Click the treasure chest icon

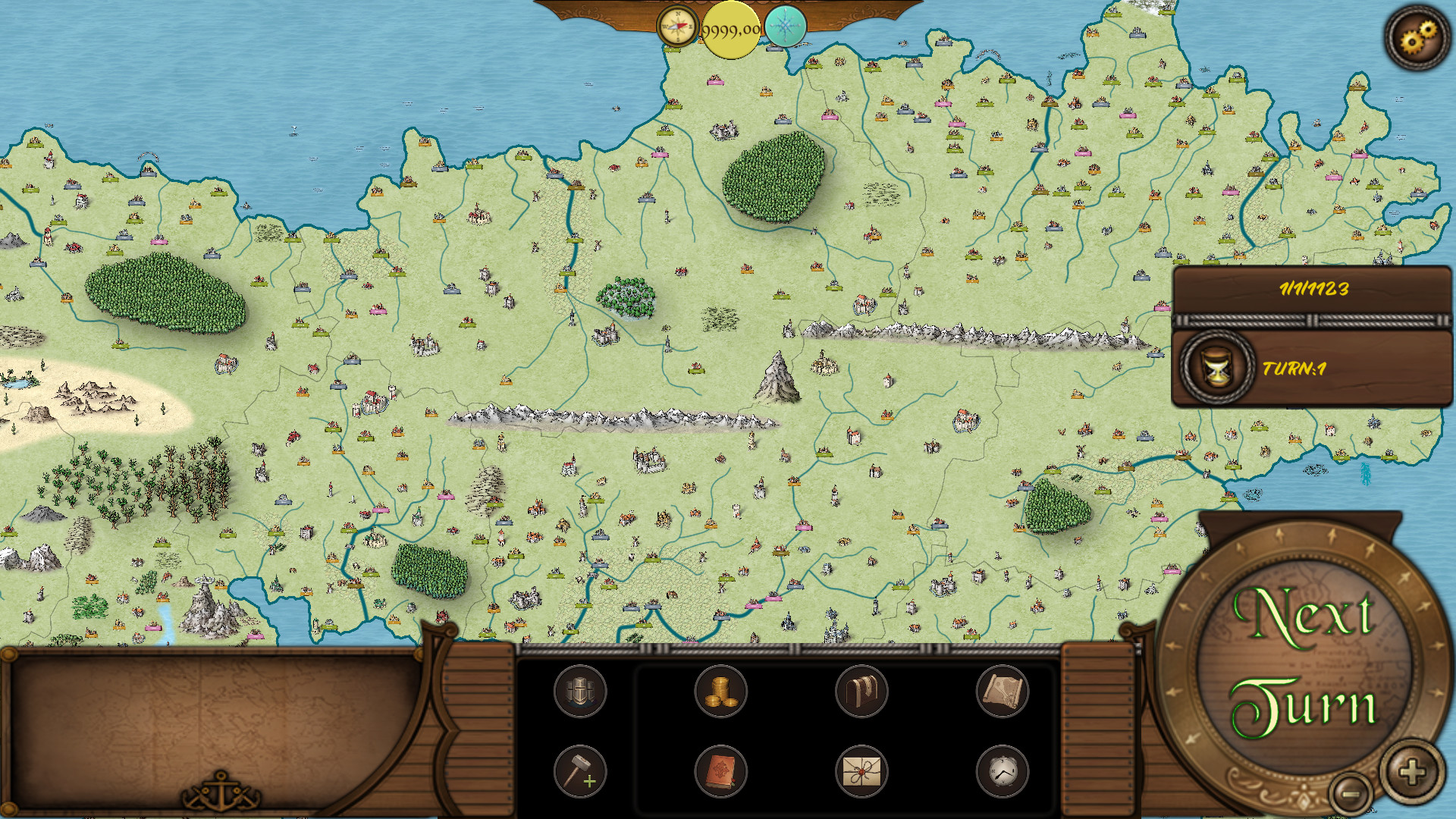(861, 692)
